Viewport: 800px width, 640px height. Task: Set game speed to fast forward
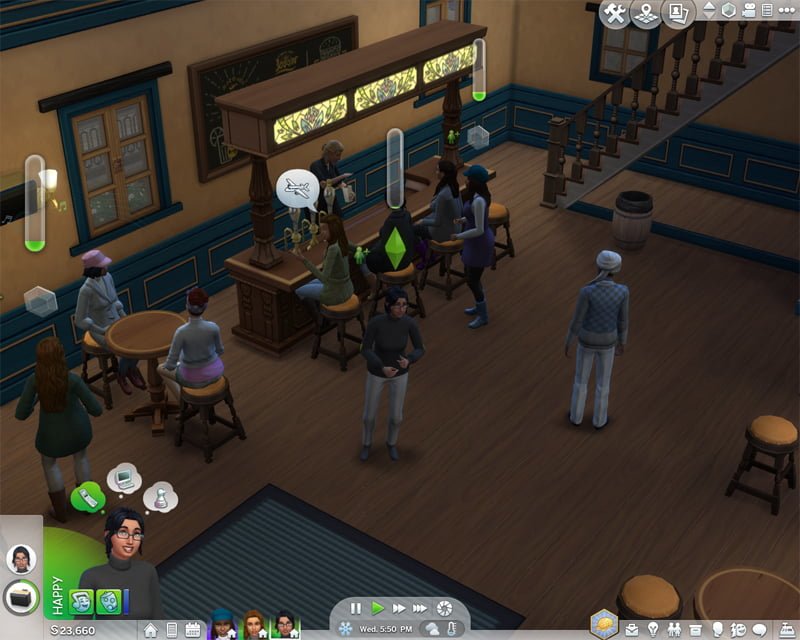[x=399, y=608]
